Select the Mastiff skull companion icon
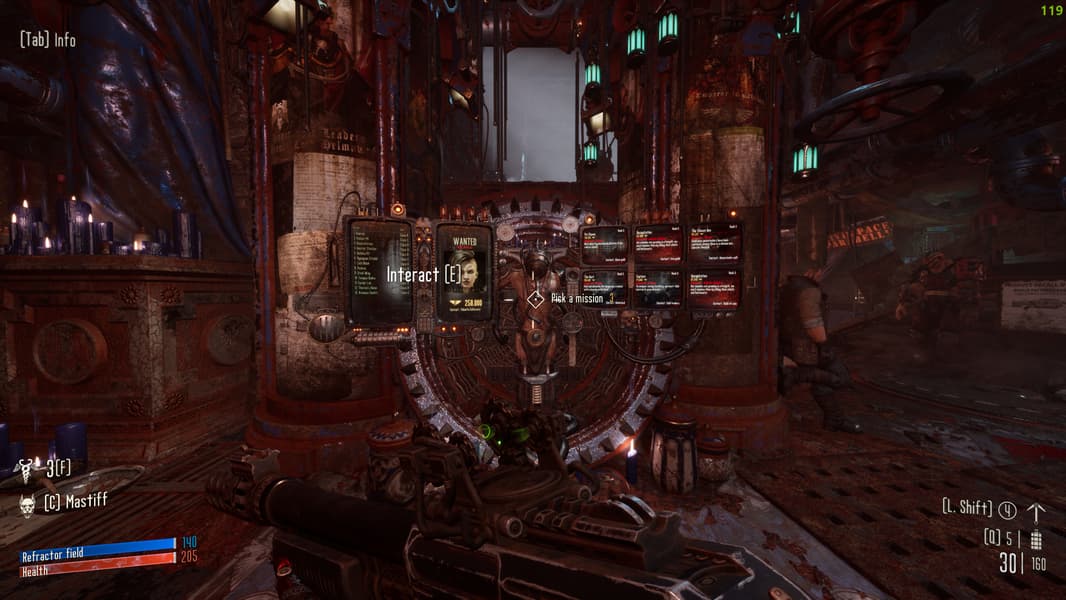This screenshot has width=1066, height=600. tap(28, 501)
